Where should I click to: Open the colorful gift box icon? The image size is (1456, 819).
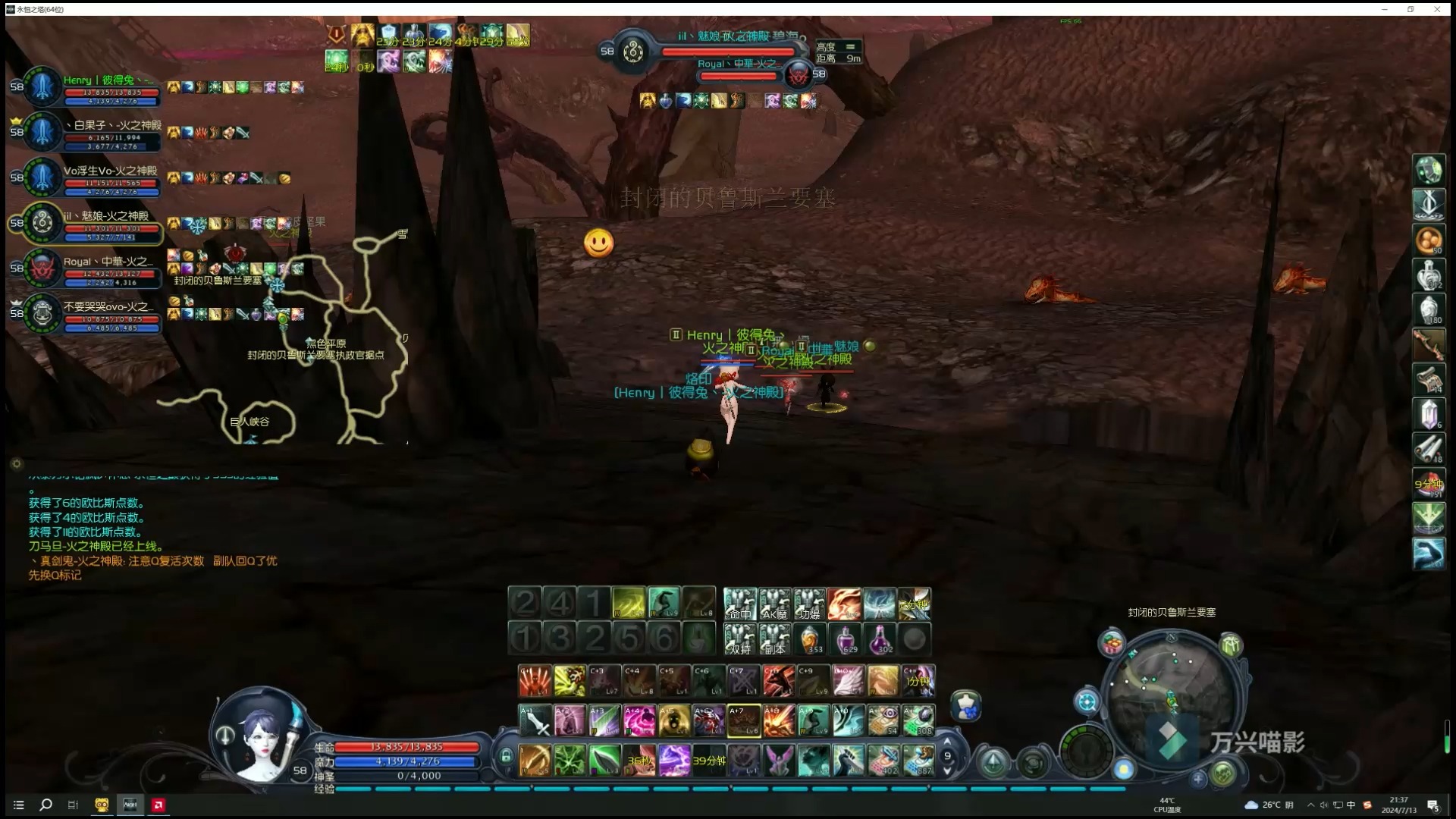1112,645
